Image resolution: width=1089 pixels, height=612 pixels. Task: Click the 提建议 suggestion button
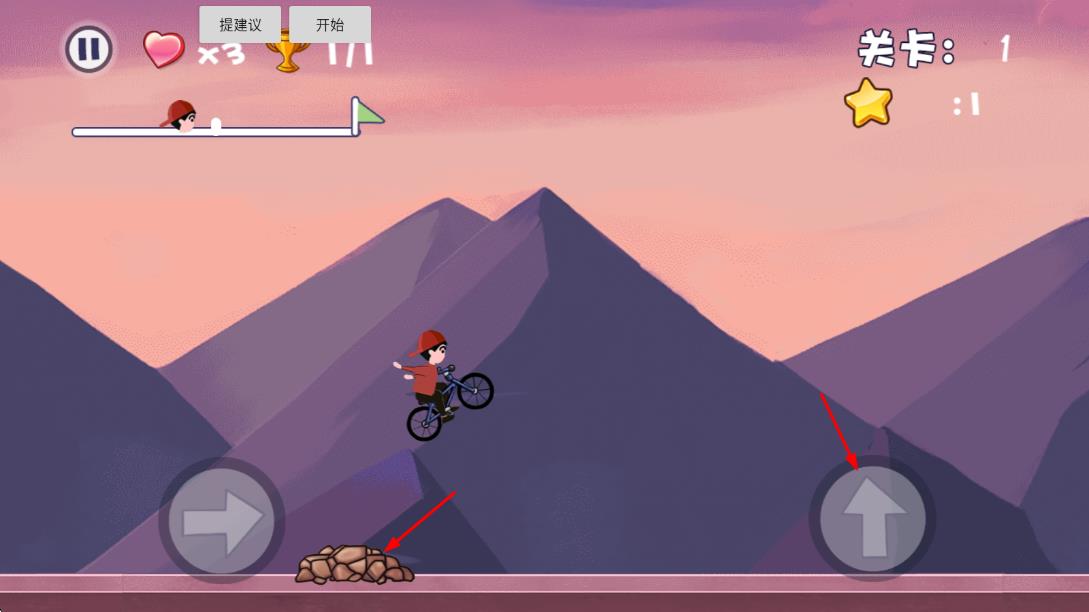240,25
